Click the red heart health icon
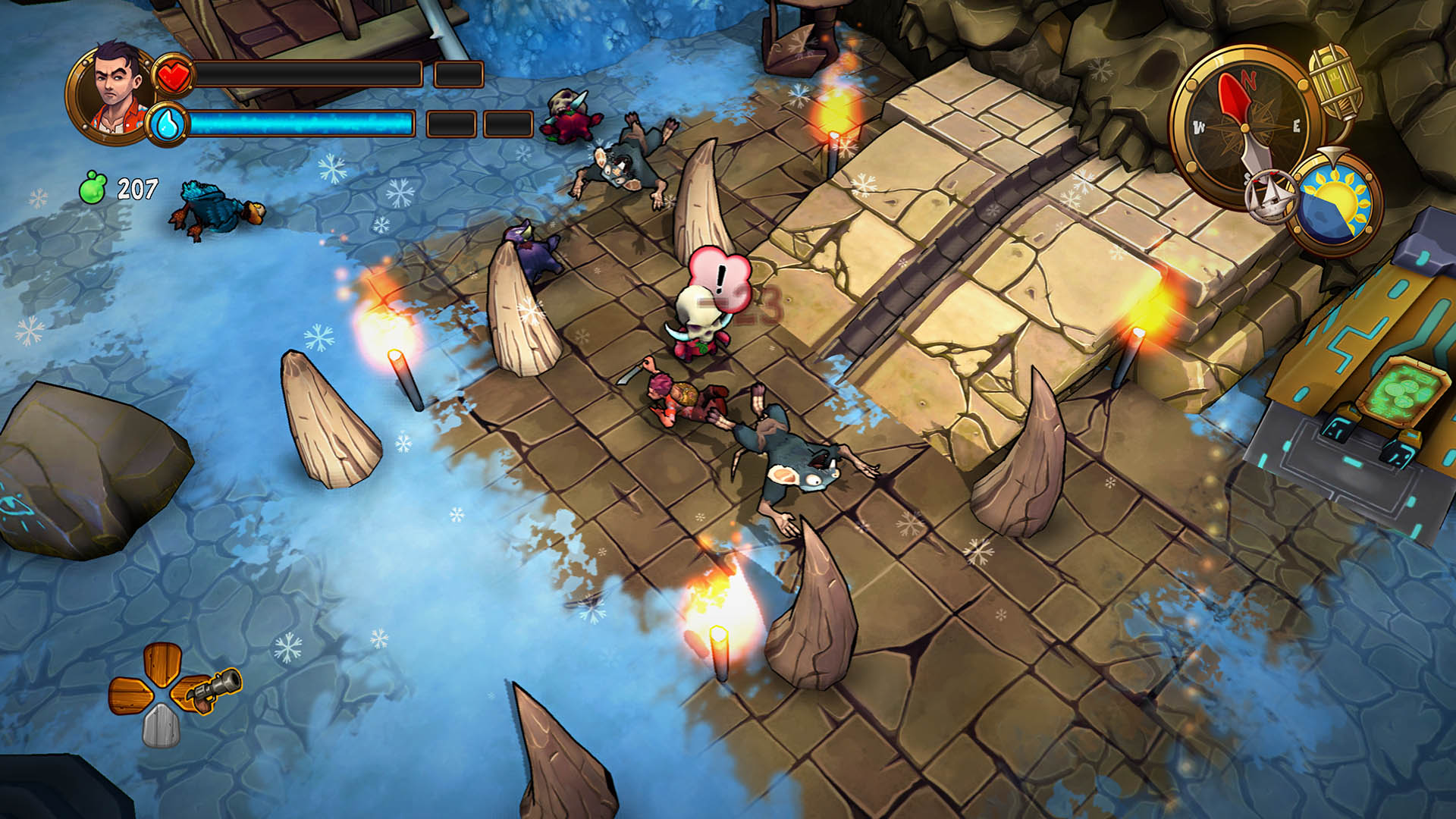The image size is (1456, 819). 173,75
